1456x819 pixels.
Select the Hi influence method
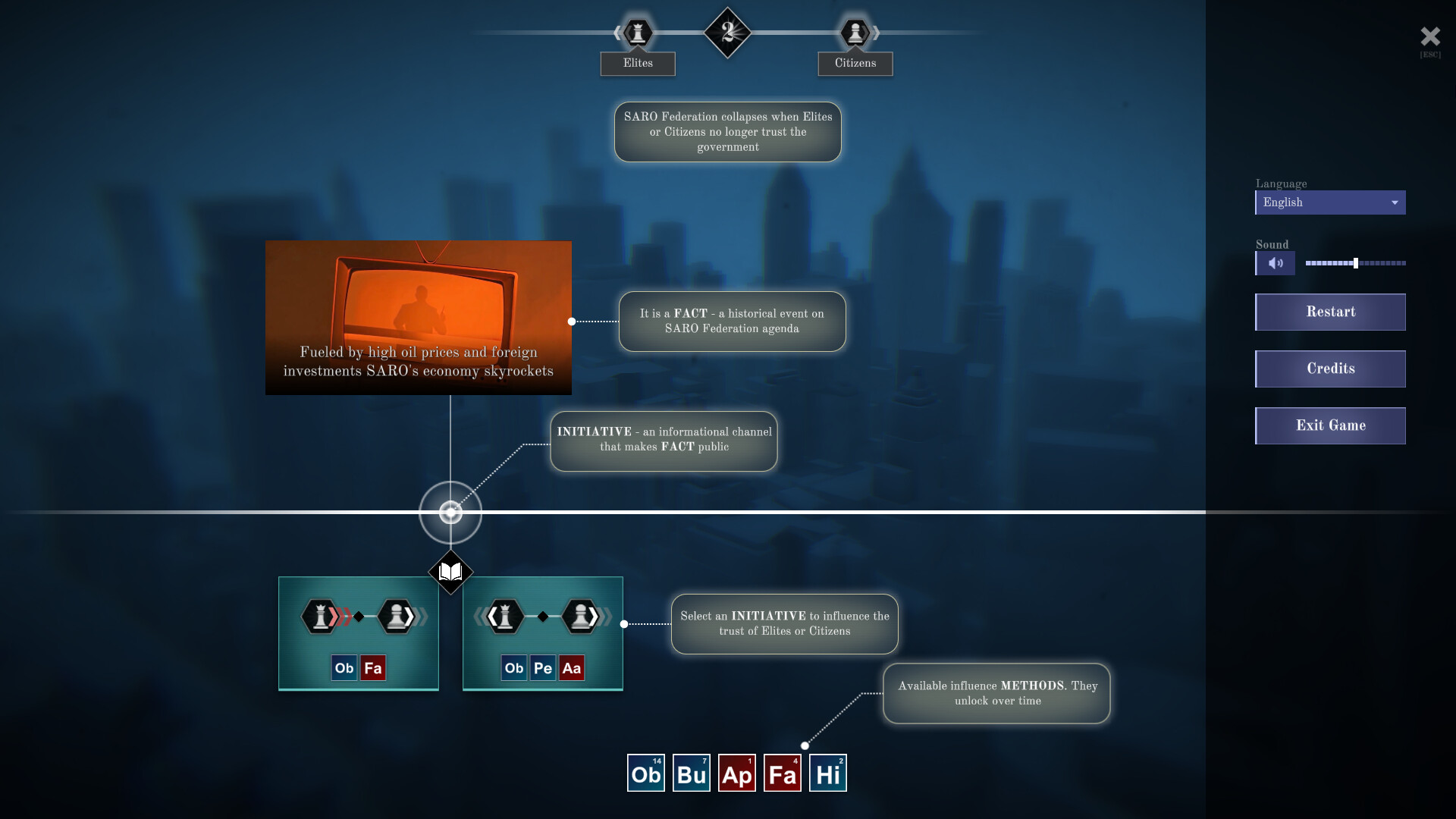pos(827,772)
